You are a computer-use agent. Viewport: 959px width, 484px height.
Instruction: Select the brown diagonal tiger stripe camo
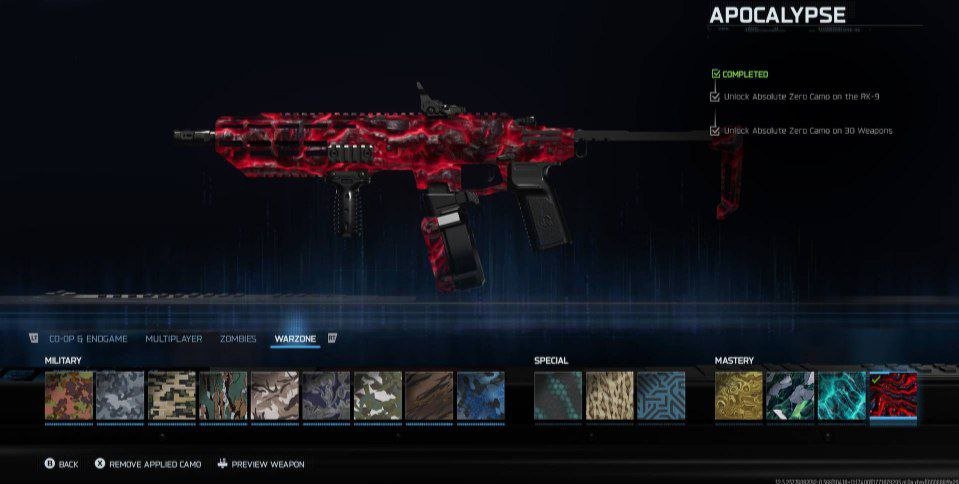pyautogui.click(x=429, y=395)
